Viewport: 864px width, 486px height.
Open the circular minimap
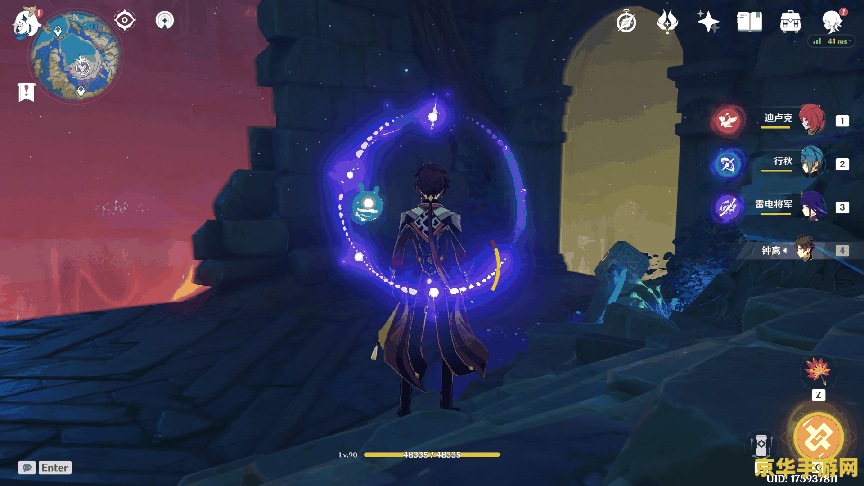pyautogui.click(x=75, y=57)
